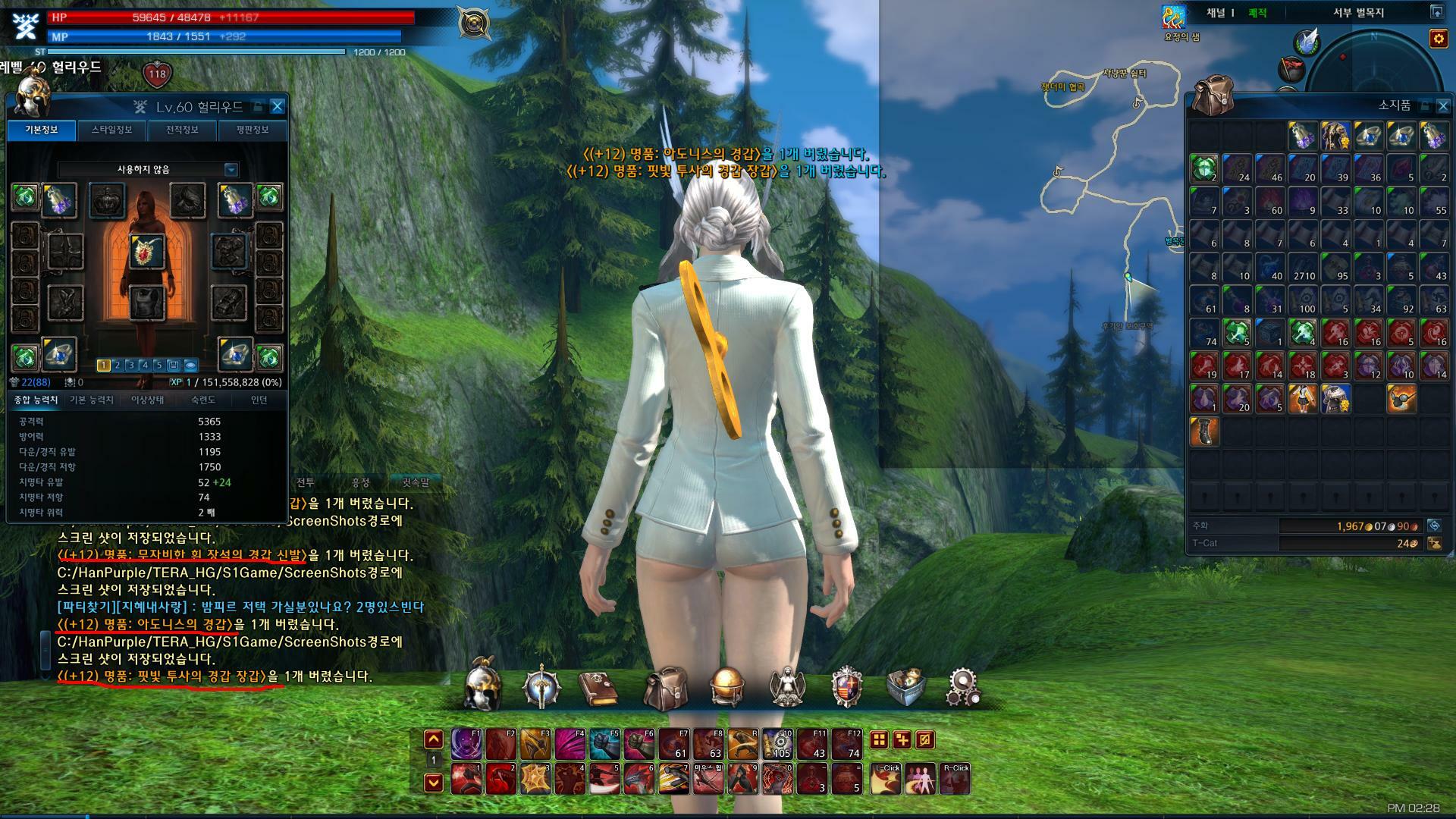Switch to the 스타일정보 tab
The image size is (1456, 819).
tap(112, 130)
